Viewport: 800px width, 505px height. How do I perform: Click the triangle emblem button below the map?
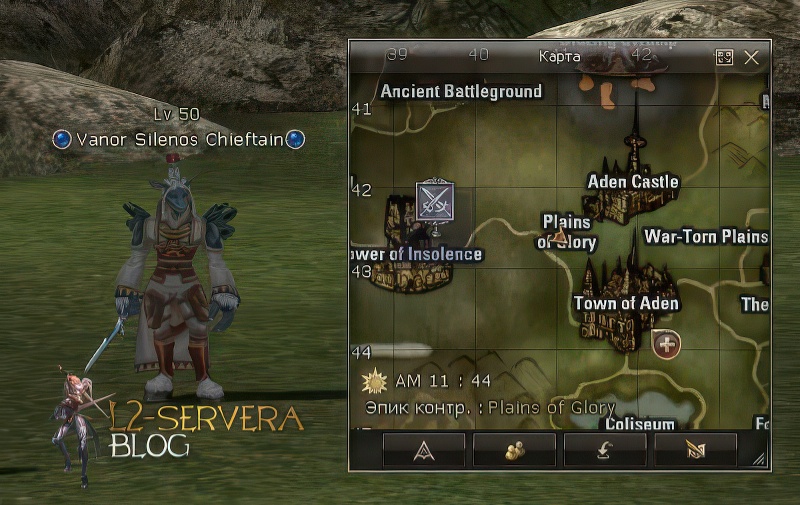[x=423, y=451]
